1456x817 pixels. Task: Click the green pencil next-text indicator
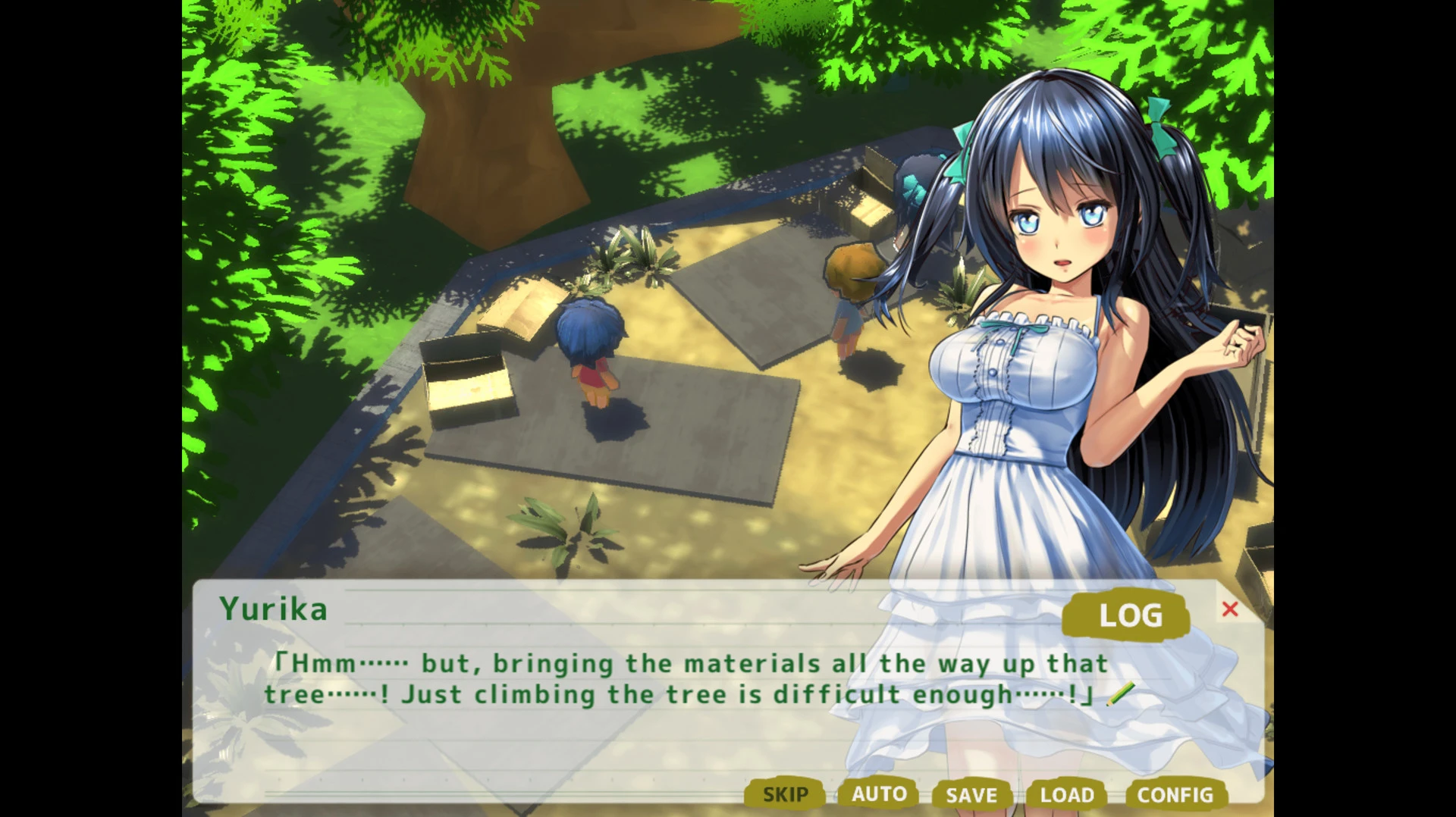[1122, 693]
